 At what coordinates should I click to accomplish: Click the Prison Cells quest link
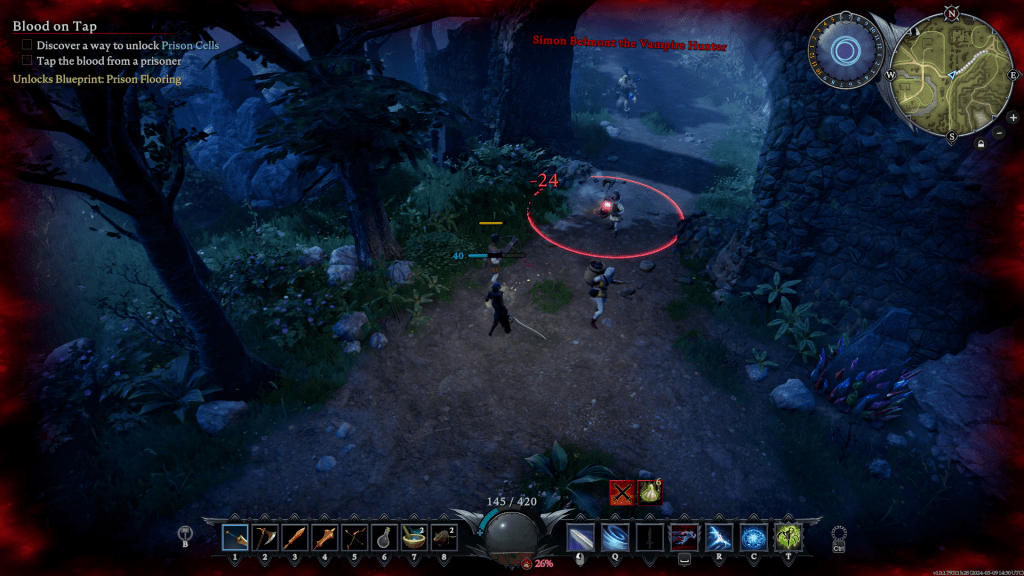(190, 45)
